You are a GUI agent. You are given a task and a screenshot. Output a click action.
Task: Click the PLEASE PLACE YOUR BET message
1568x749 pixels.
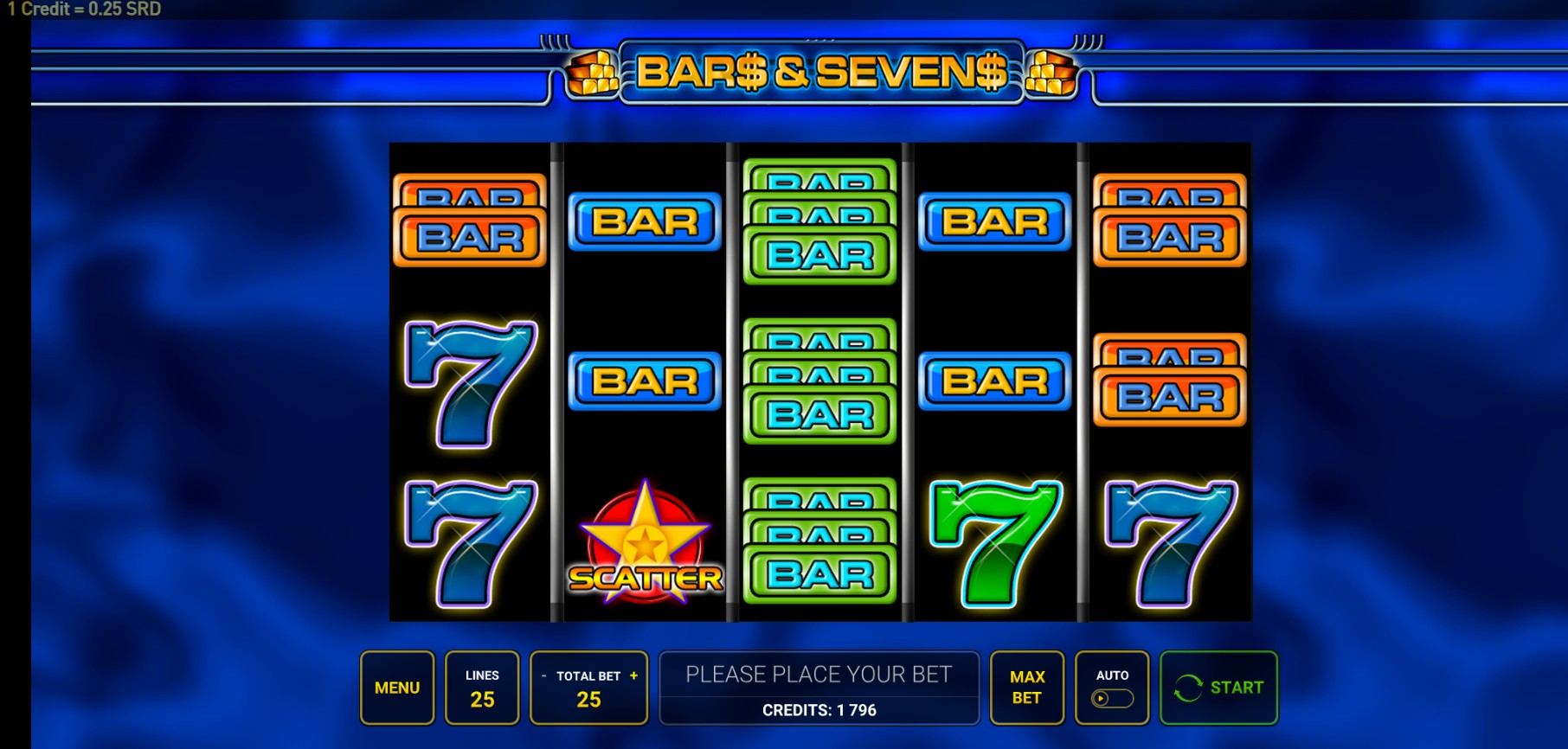click(x=819, y=674)
